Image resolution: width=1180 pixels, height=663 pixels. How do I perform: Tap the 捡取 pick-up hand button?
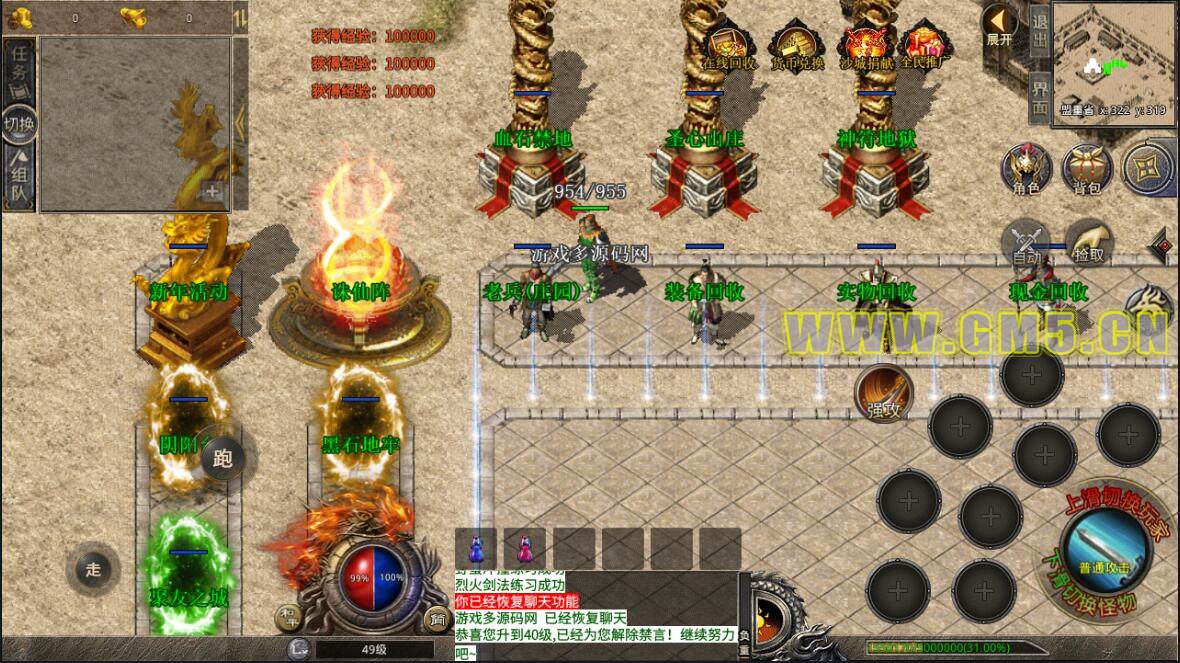tap(1090, 240)
